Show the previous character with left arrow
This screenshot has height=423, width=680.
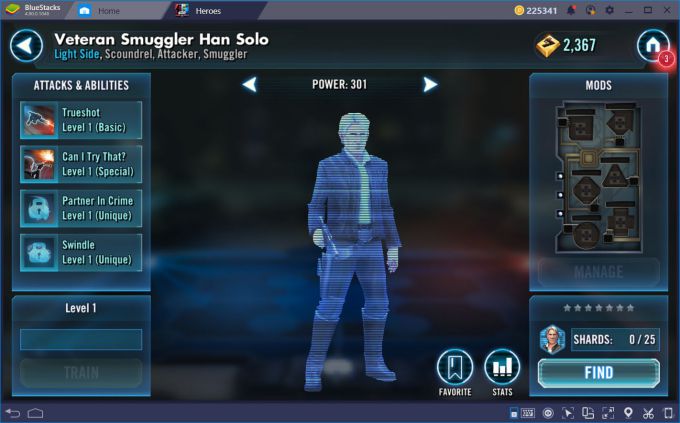click(250, 85)
